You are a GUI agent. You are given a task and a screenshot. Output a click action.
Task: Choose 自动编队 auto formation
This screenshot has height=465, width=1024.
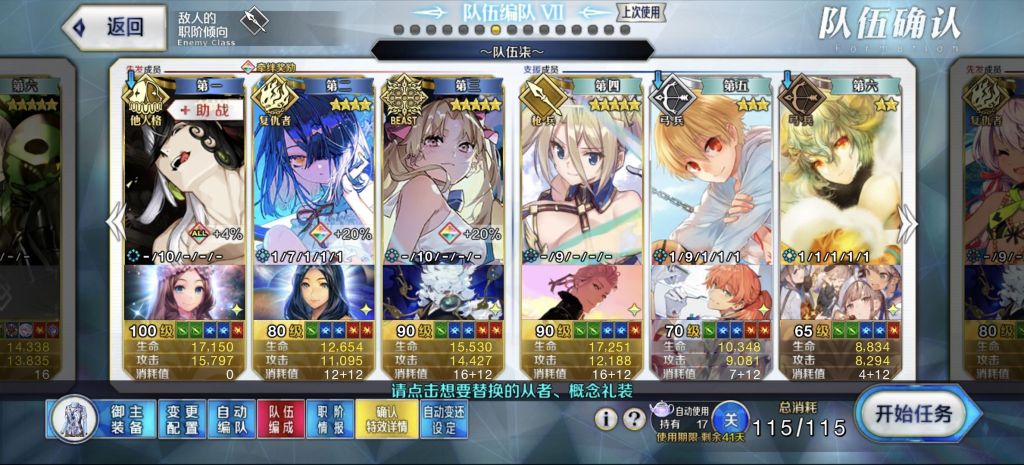click(231, 420)
